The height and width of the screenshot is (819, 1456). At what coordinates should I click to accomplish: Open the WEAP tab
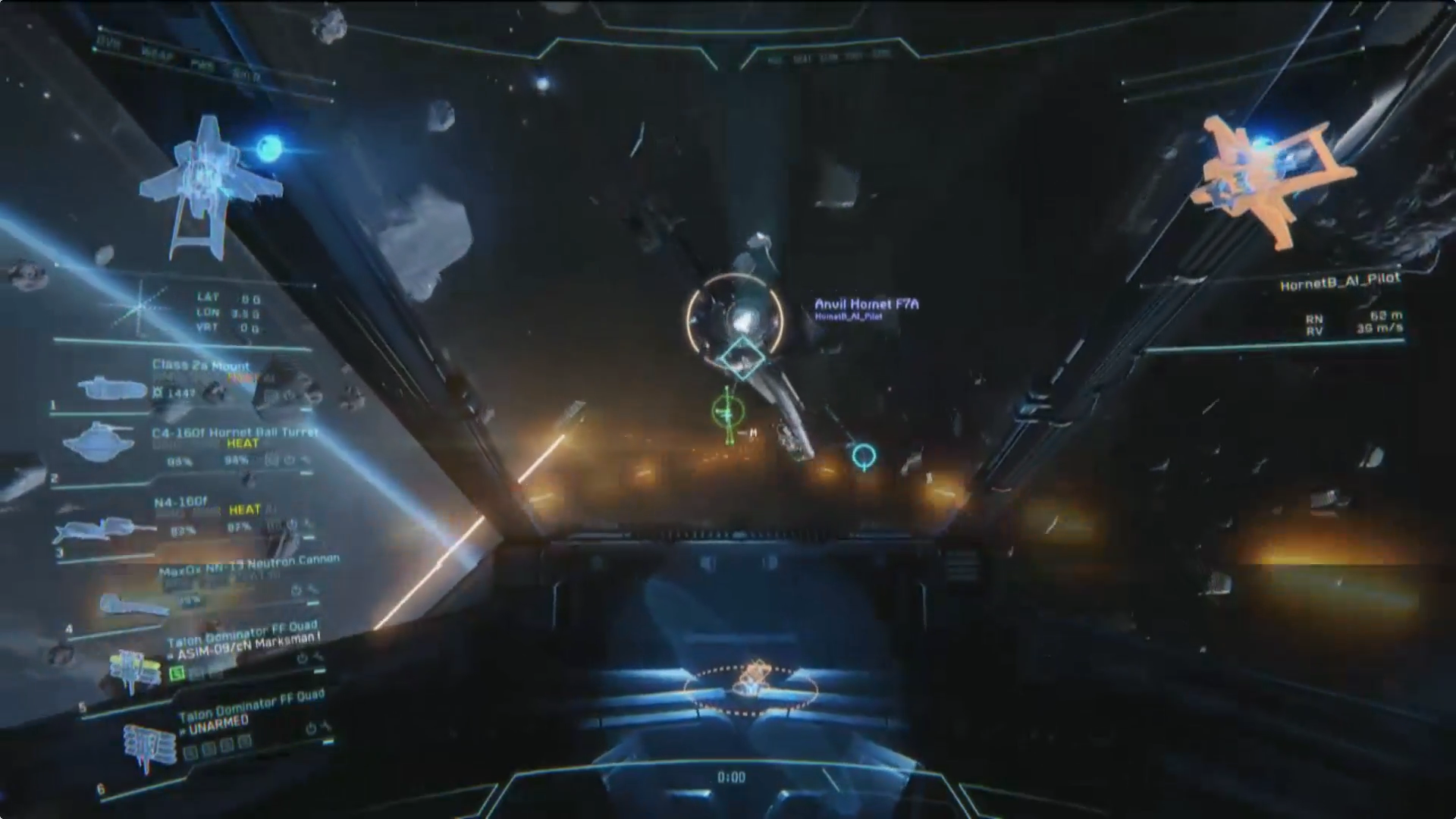(x=157, y=55)
